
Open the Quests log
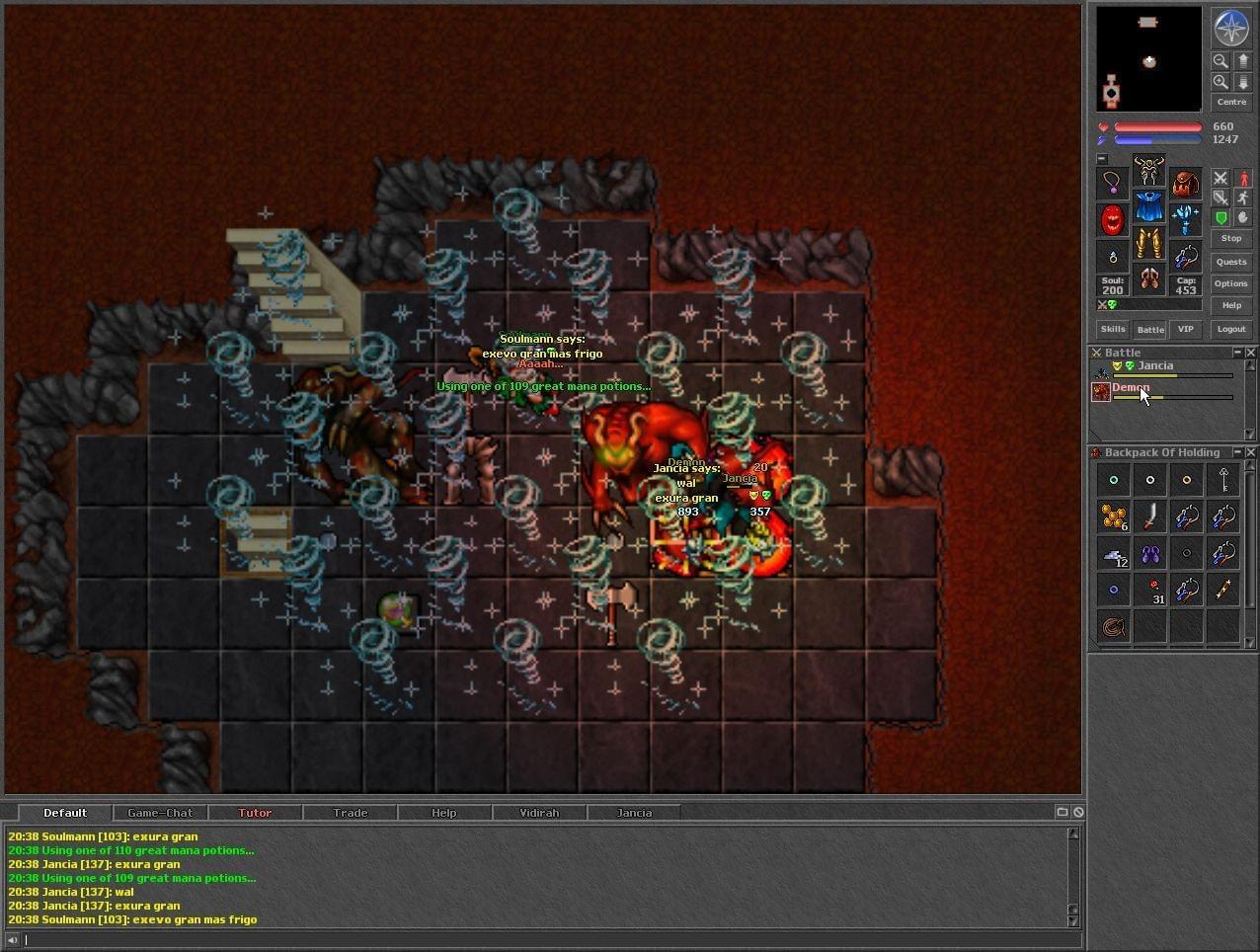point(1231,262)
